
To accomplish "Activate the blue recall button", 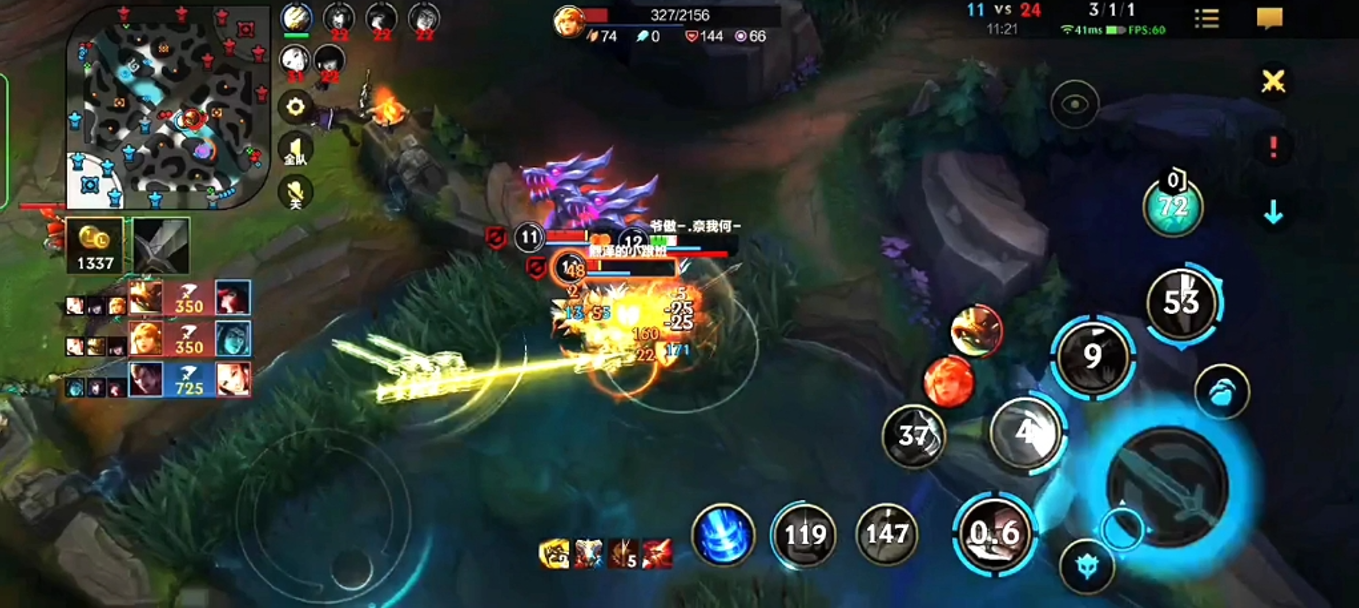I will pos(723,535).
